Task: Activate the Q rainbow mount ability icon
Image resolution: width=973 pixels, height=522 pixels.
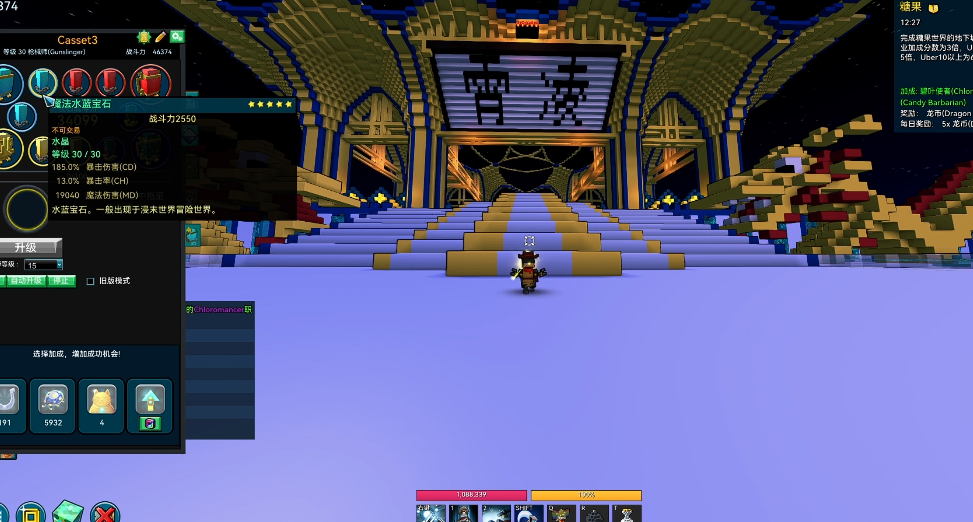Action: pos(562,513)
